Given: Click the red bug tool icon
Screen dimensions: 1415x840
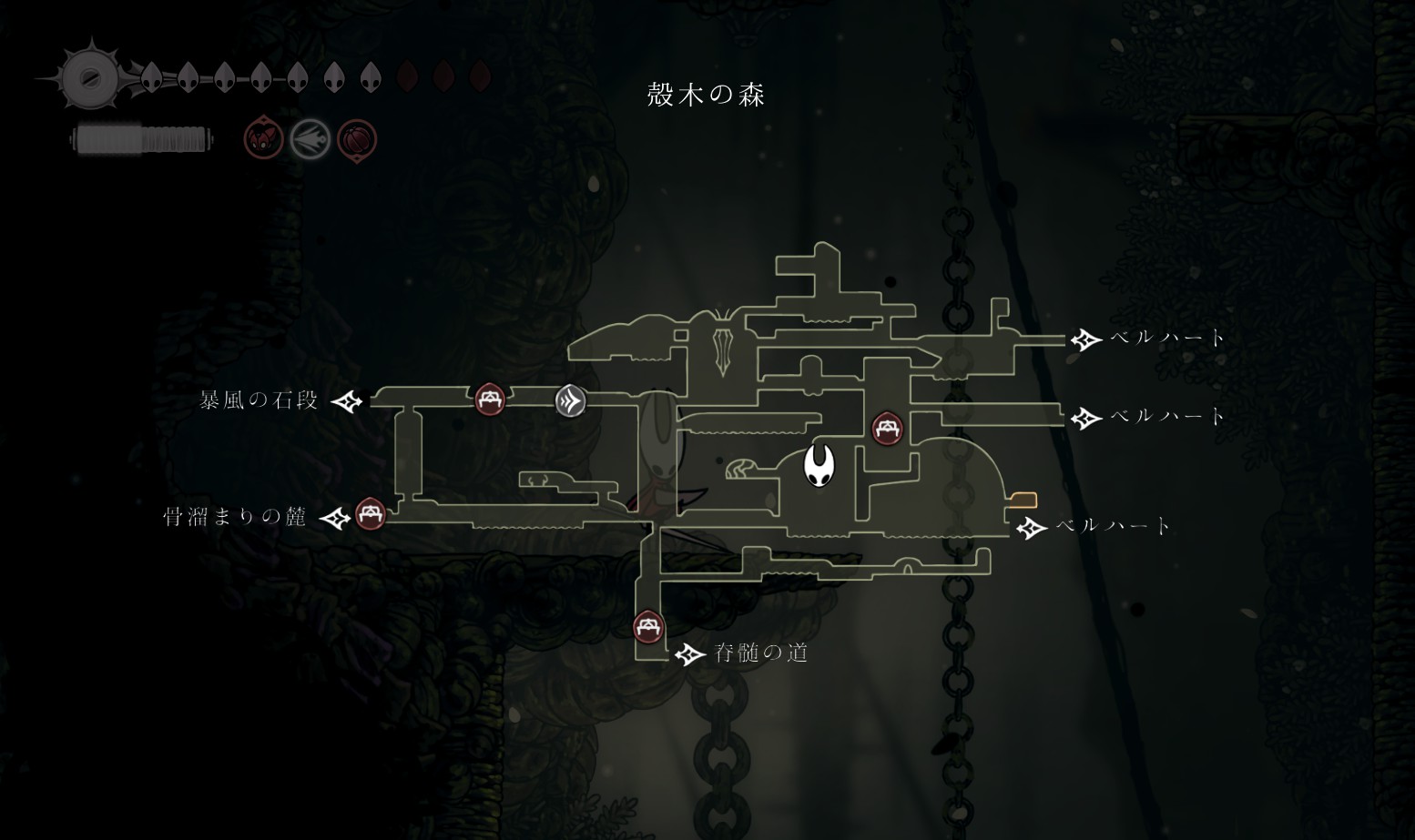Looking at the screenshot, I should click(x=263, y=140).
